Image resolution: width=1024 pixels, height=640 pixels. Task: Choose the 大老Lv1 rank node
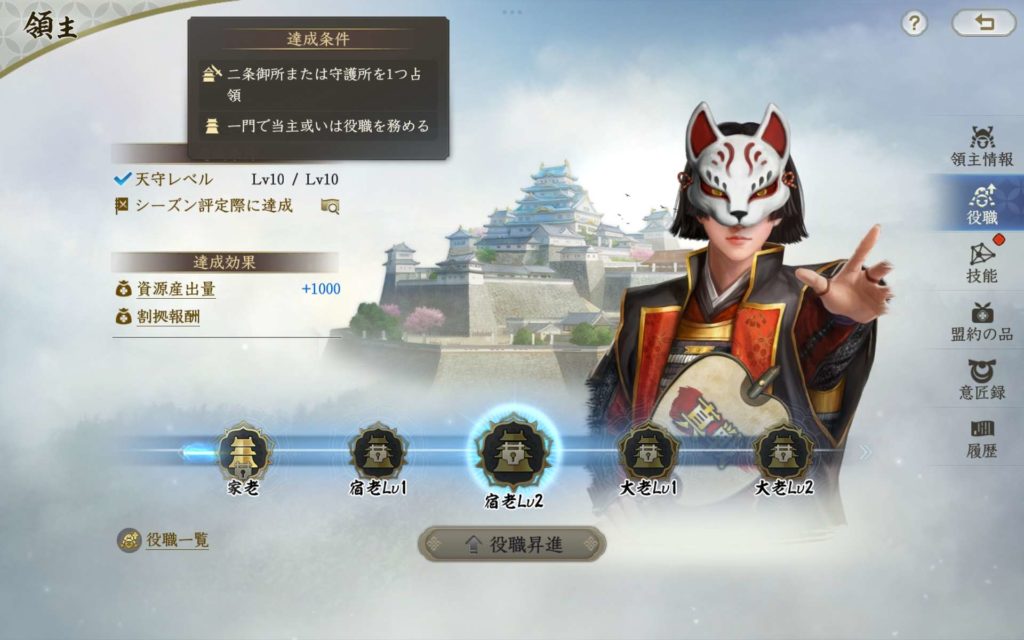[x=648, y=454]
